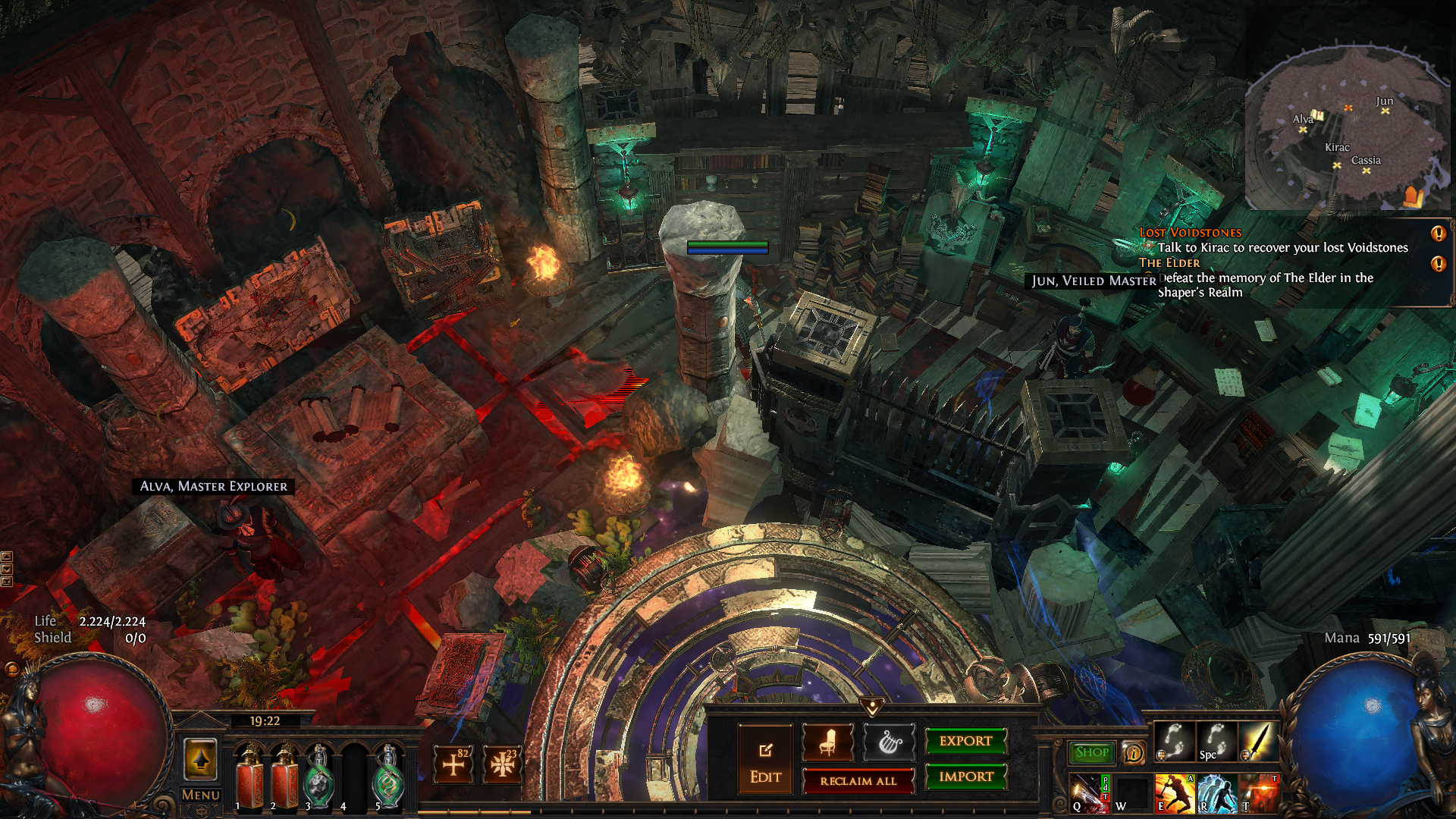The height and width of the screenshot is (819, 1456).
Task: Activate the leaping hammer skill on E
Action: tap(1174, 793)
